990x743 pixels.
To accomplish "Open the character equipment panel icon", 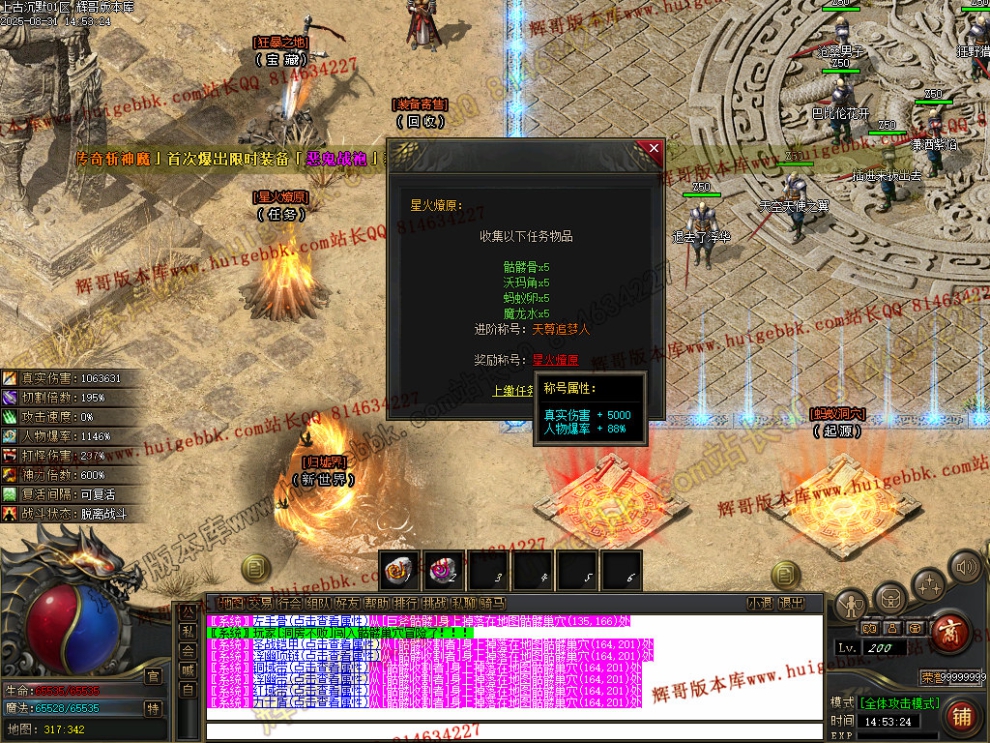I will coord(852,605).
